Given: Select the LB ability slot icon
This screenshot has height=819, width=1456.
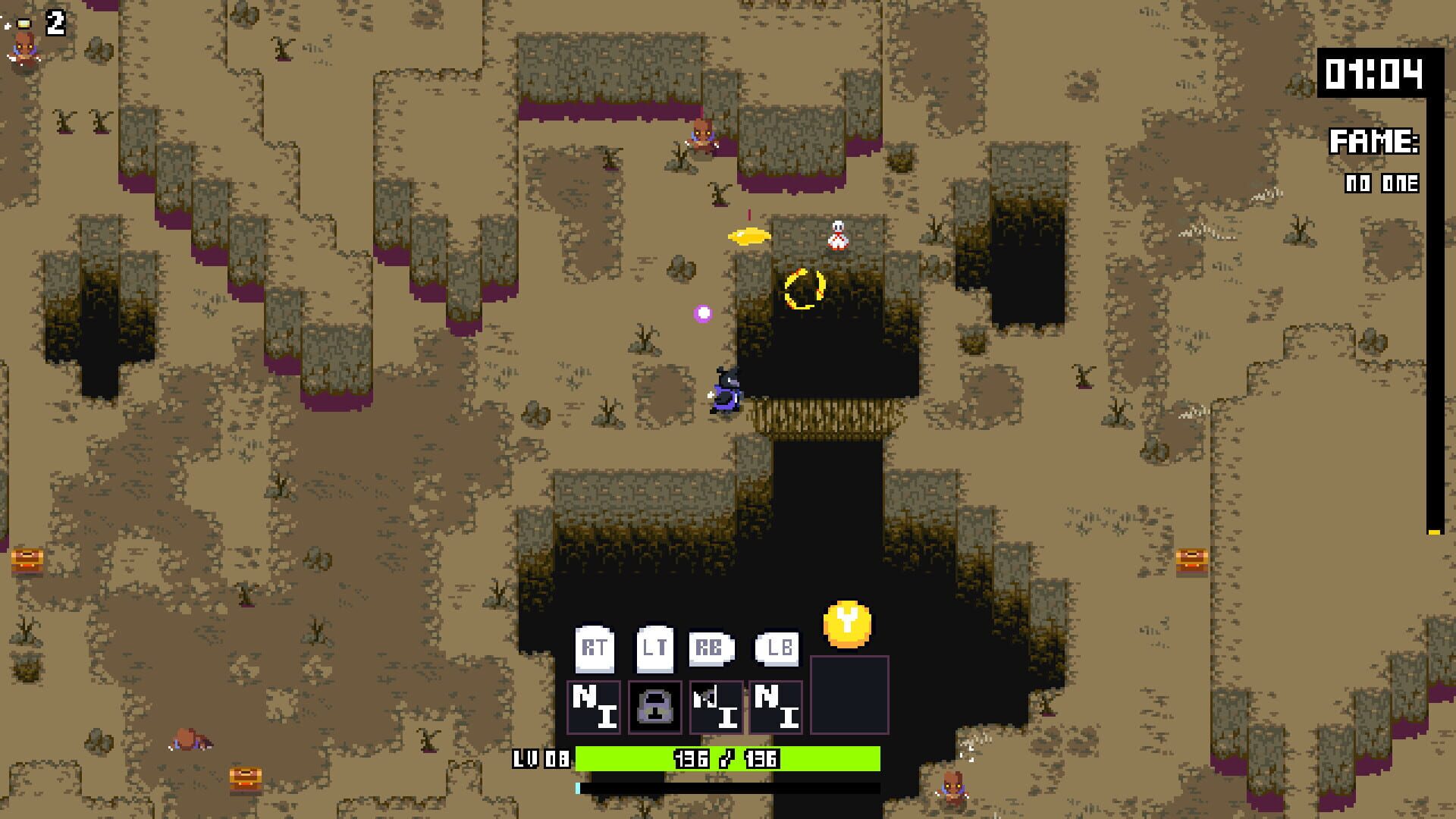Looking at the screenshot, I should 775,707.
